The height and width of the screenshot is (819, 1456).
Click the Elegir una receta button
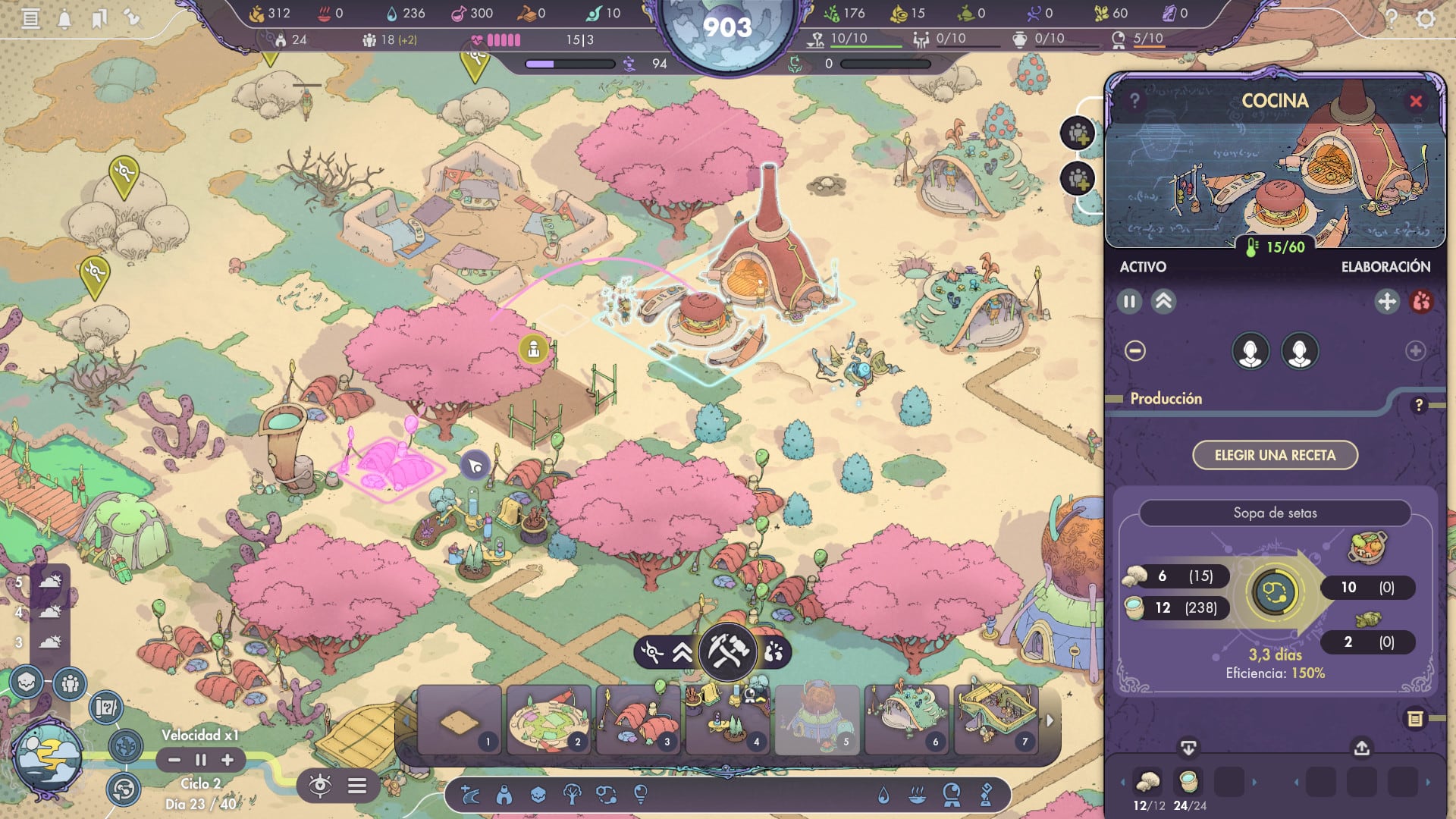click(1275, 455)
